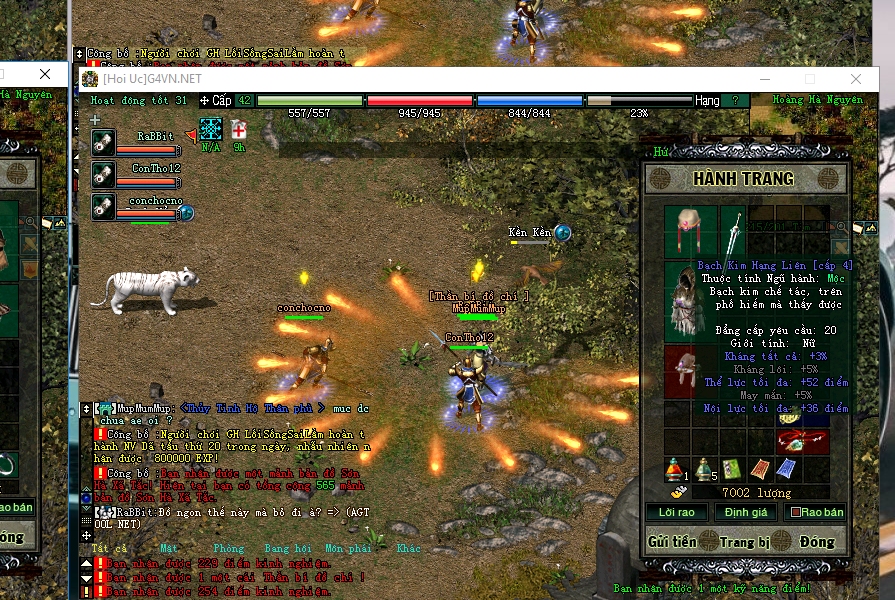Click the Lời rao announce button
The image size is (895, 600).
(675, 512)
